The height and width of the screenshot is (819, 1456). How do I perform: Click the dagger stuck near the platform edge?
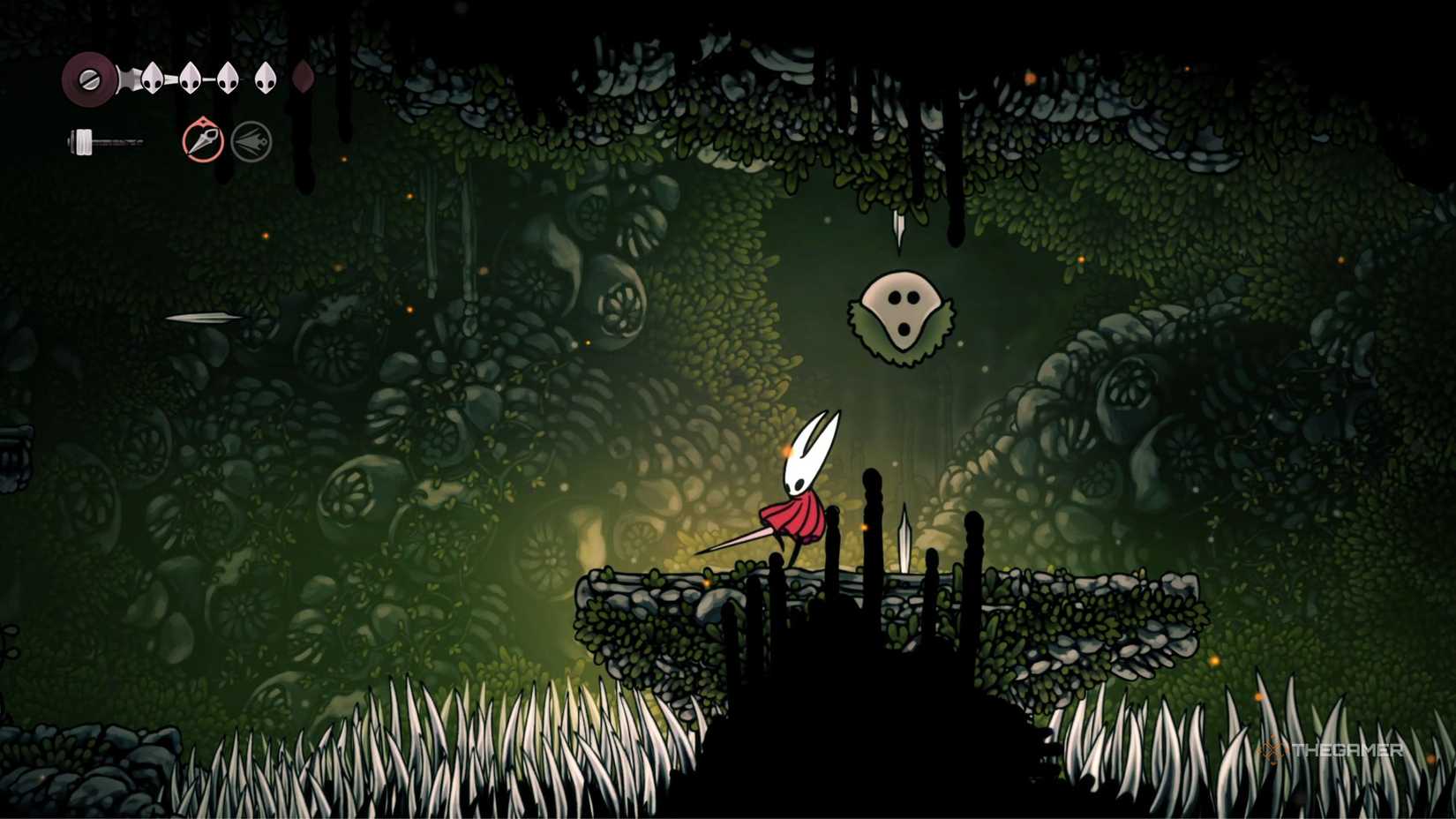[904, 537]
